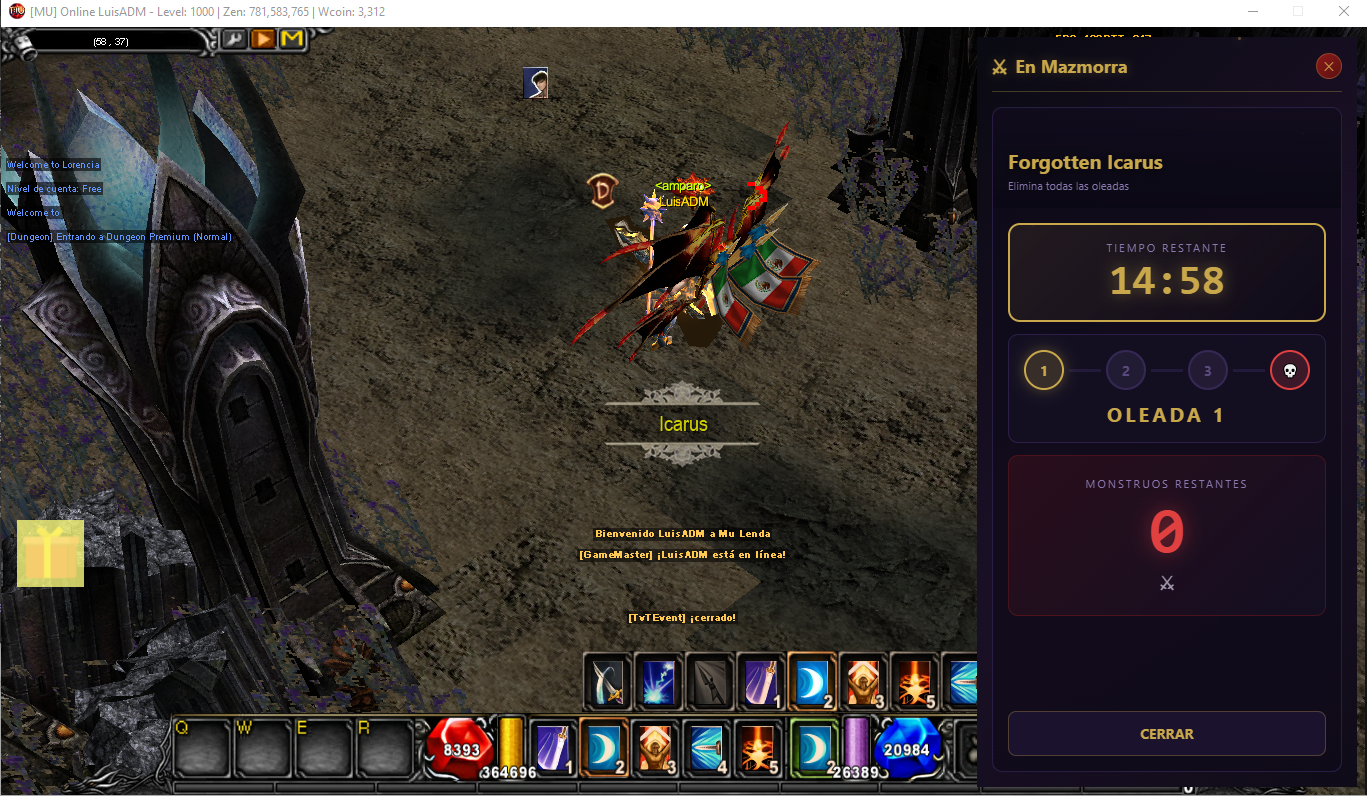
Task: Close the En Mazmorra panel with red X
Action: (x=1328, y=67)
